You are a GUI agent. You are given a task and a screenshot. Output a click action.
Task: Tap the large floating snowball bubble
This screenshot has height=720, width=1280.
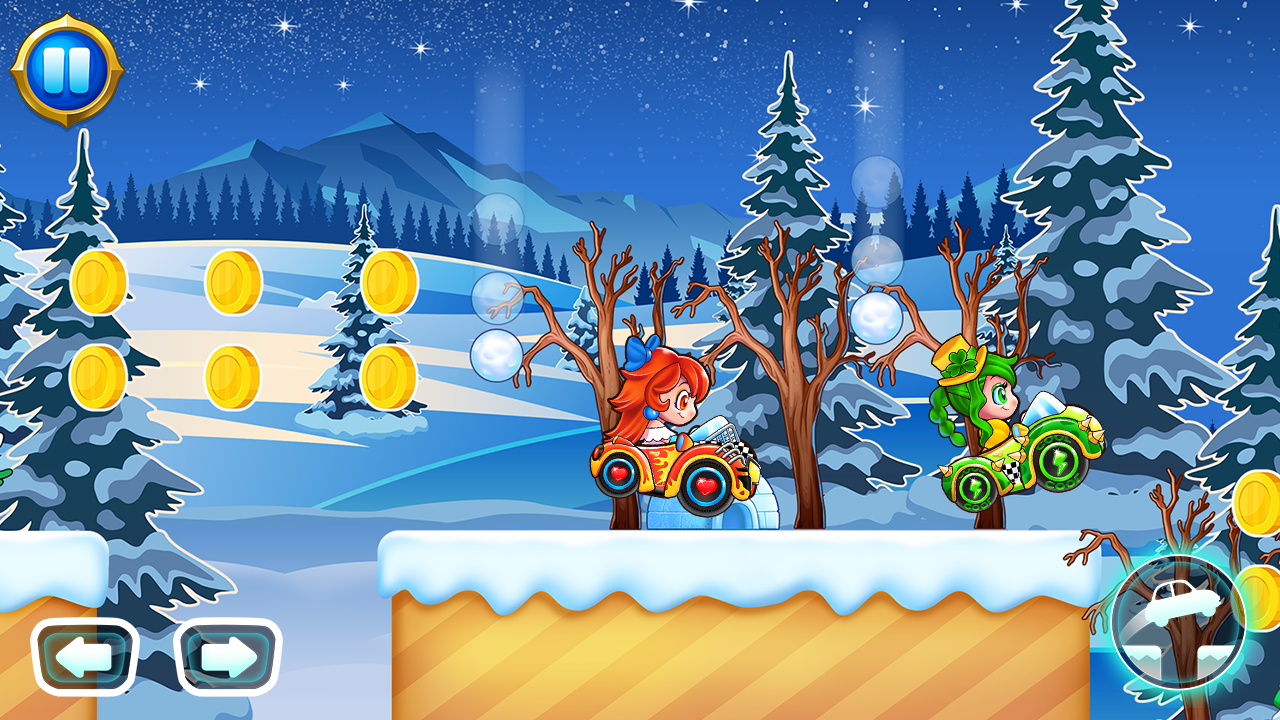click(877, 318)
